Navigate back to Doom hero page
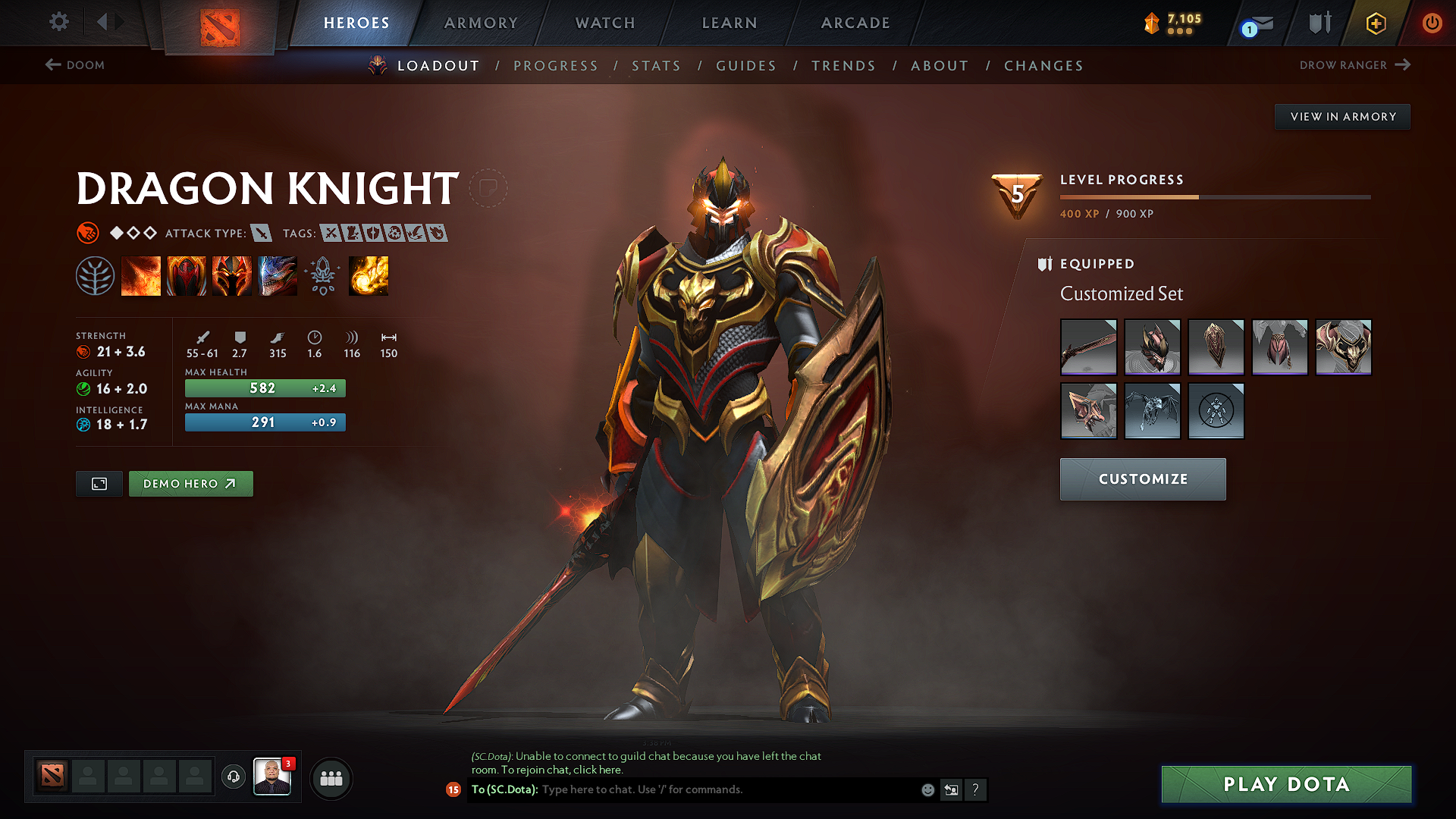1456x819 pixels. (x=75, y=65)
